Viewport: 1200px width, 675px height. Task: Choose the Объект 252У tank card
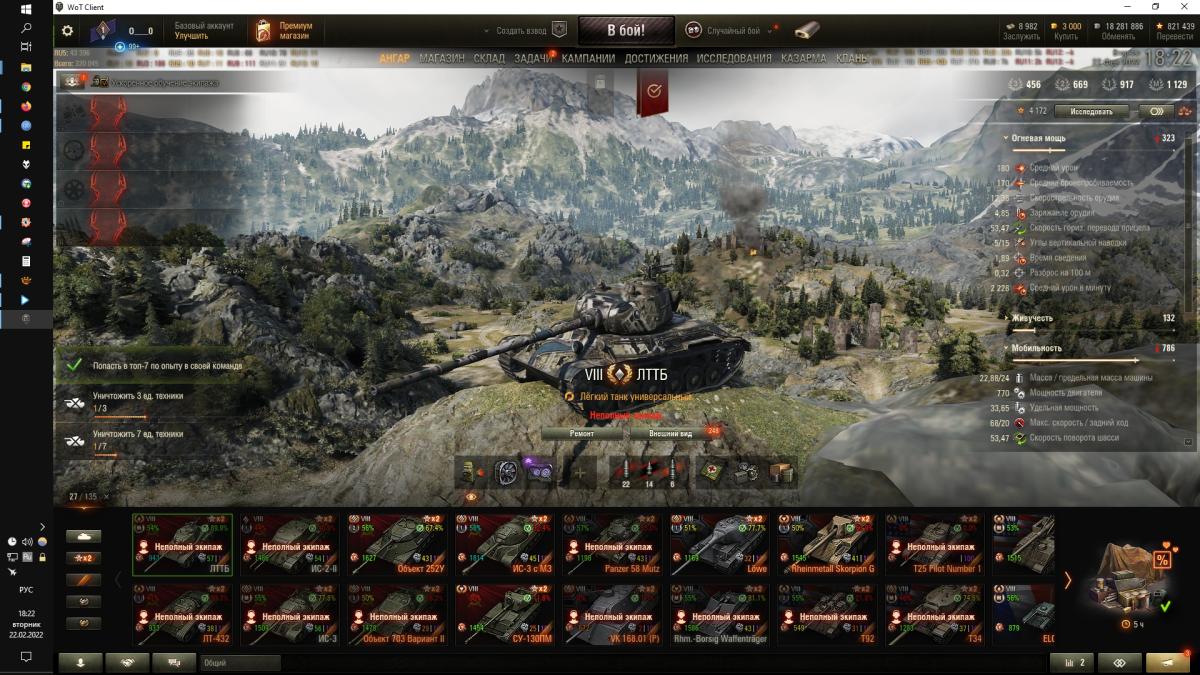397,545
